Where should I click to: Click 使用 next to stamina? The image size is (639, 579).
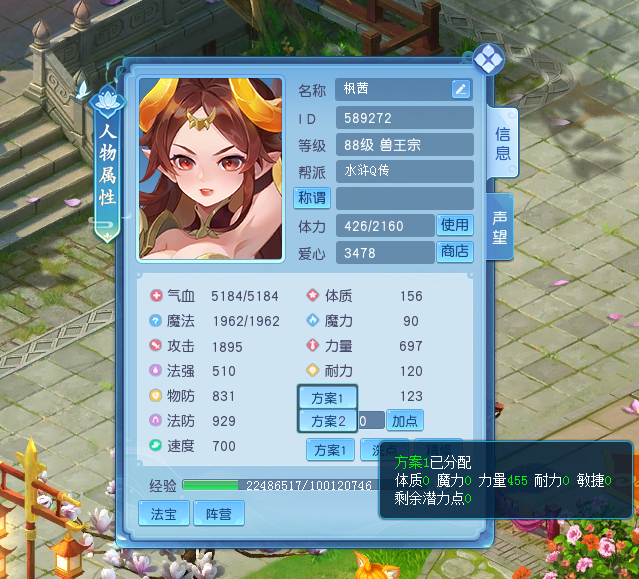[x=455, y=226]
